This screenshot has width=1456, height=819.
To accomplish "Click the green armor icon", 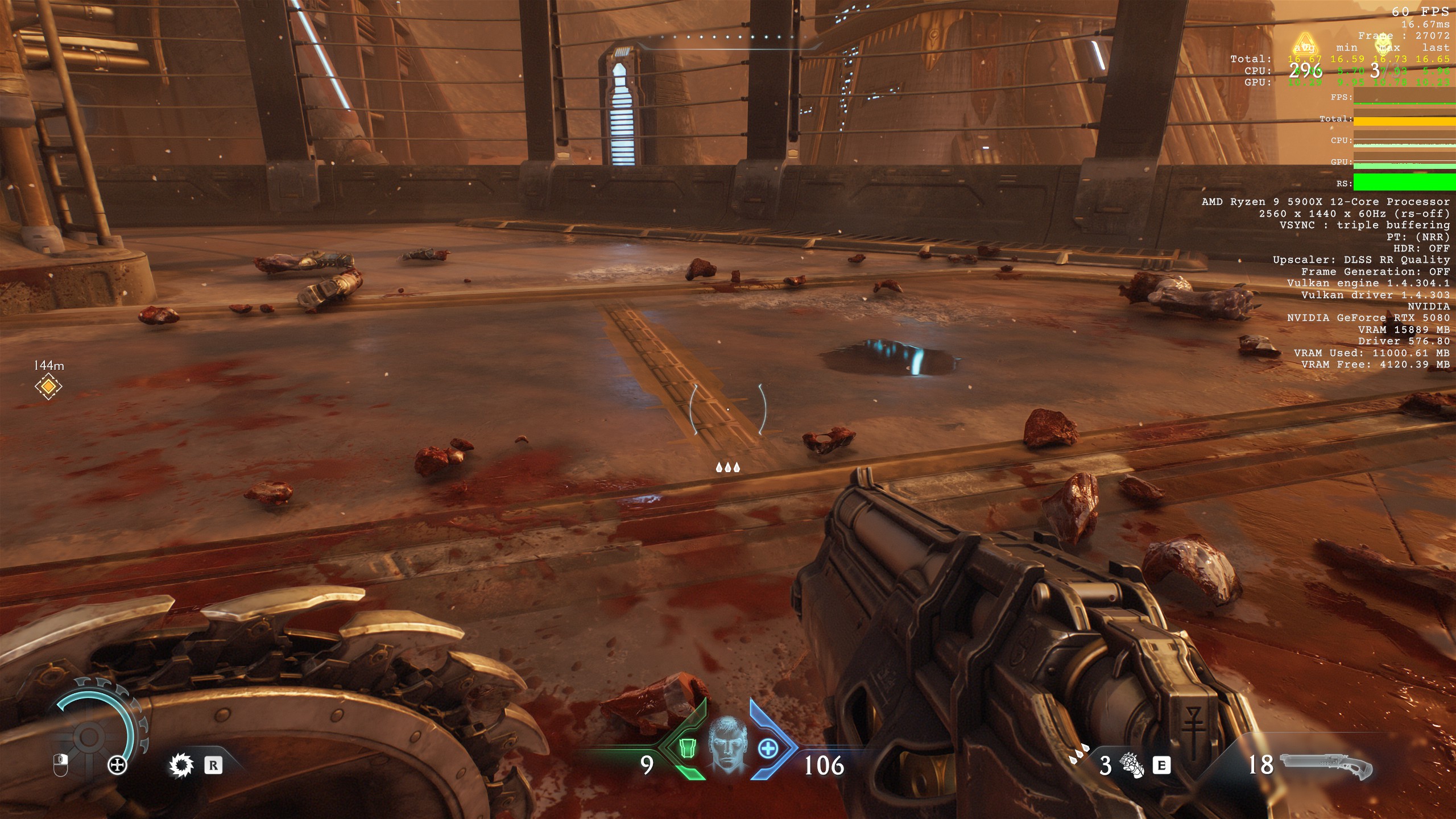I will click(688, 748).
